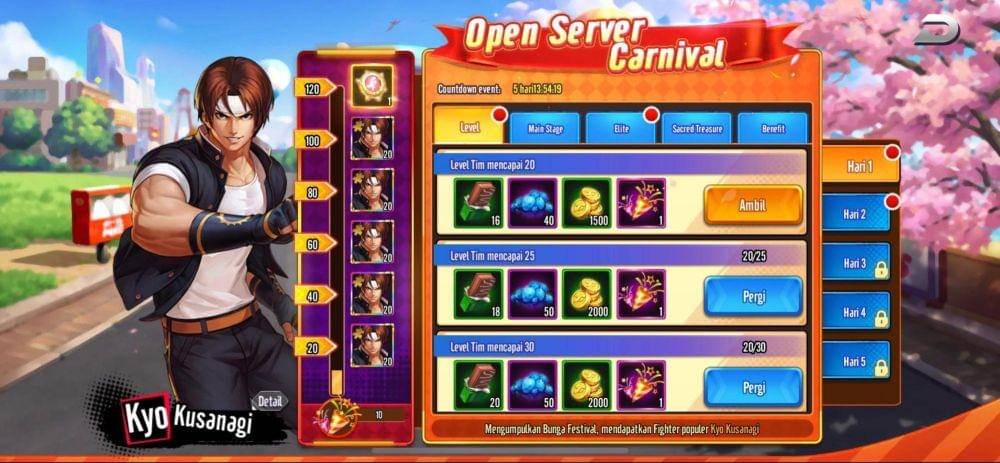
Task: Close the carnival with the back arrow
Action: tap(937, 30)
